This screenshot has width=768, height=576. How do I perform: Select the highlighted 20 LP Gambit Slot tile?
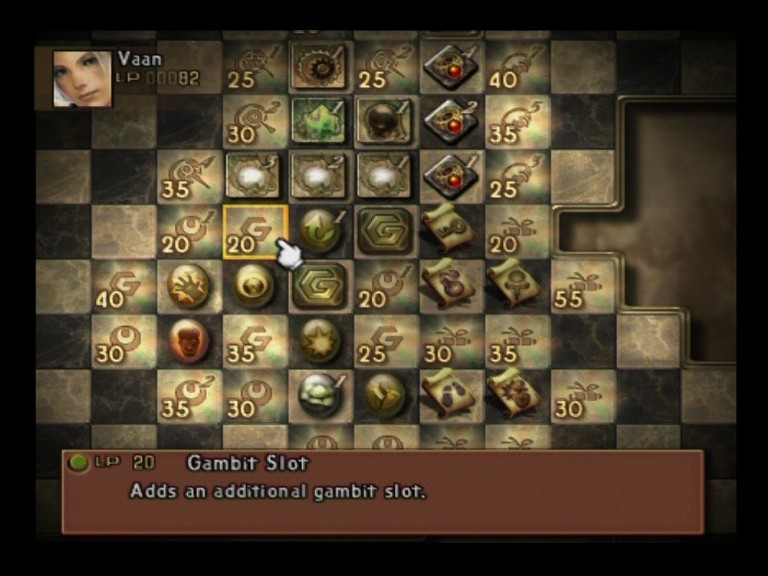tap(254, 232)
